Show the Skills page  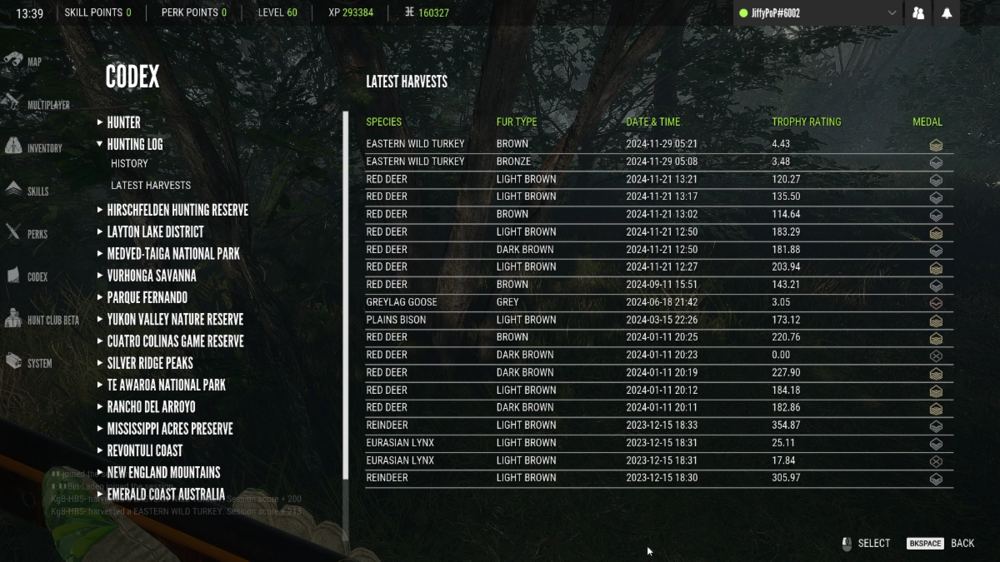tap(28, 190)
